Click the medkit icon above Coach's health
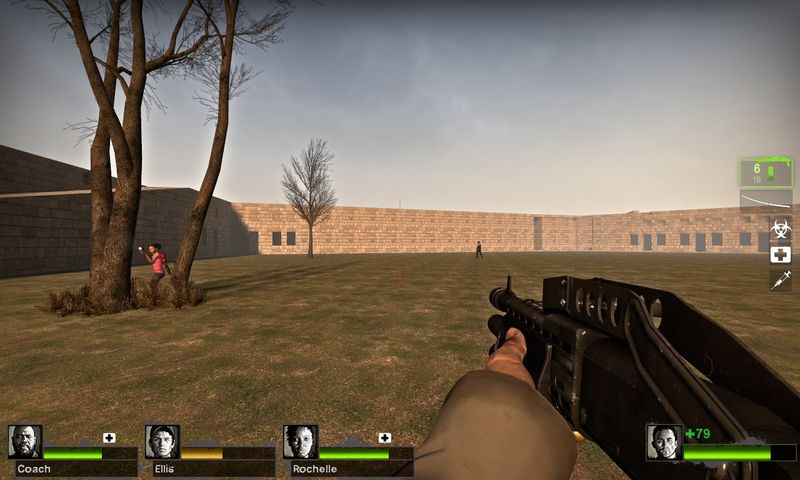This screenshot has width=800, height=480. pyautogui.click(x=109, y=437)
